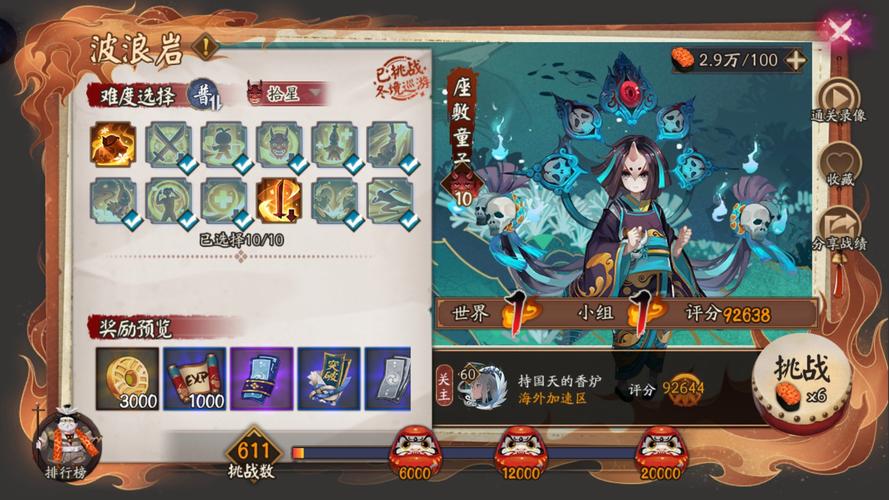Image resolution: width=889 pixels, height=500 pixels.
Task: Preview the 3000 gold coin reward
Action: (x=125, y=378)
